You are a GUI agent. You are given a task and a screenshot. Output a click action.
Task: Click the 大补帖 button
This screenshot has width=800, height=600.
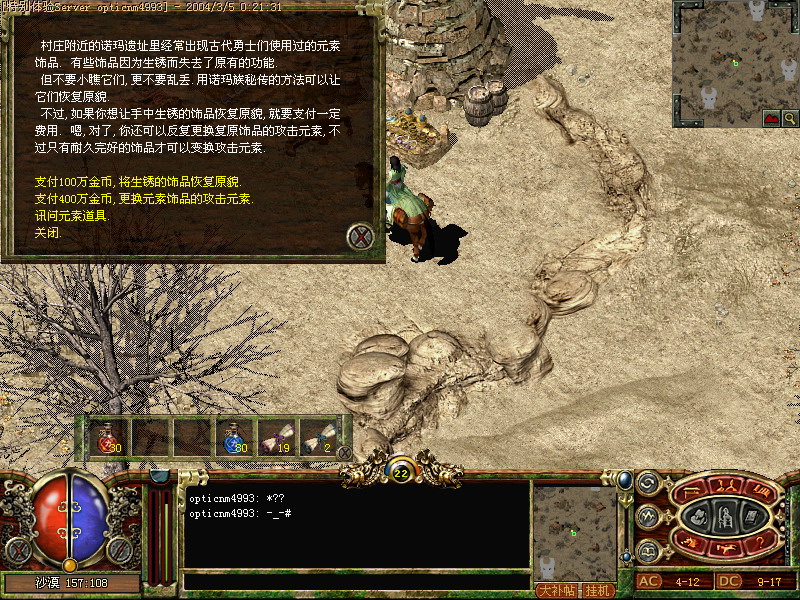click(556, 589)
